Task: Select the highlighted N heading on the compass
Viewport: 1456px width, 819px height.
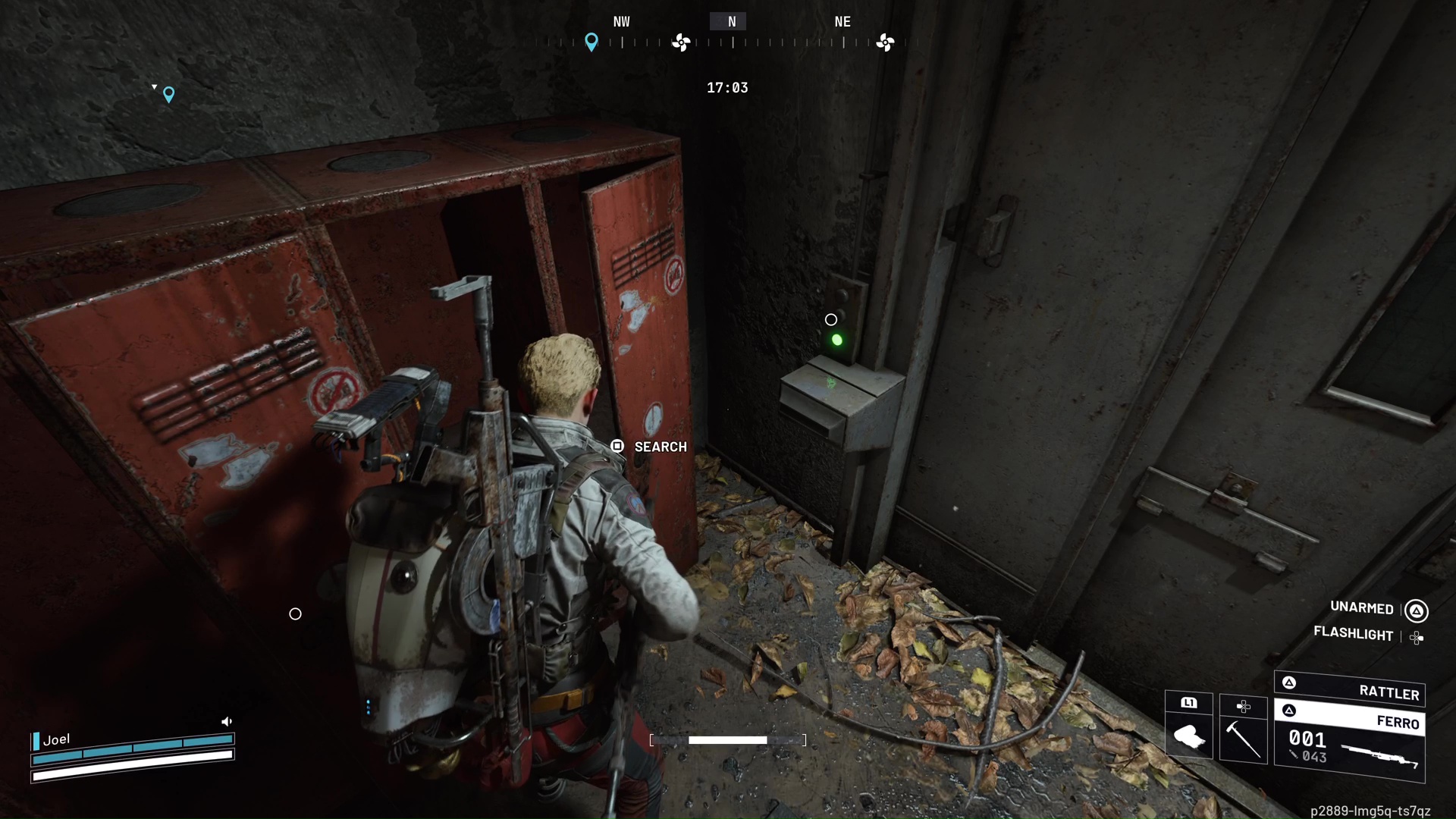Action: [730, 21]
